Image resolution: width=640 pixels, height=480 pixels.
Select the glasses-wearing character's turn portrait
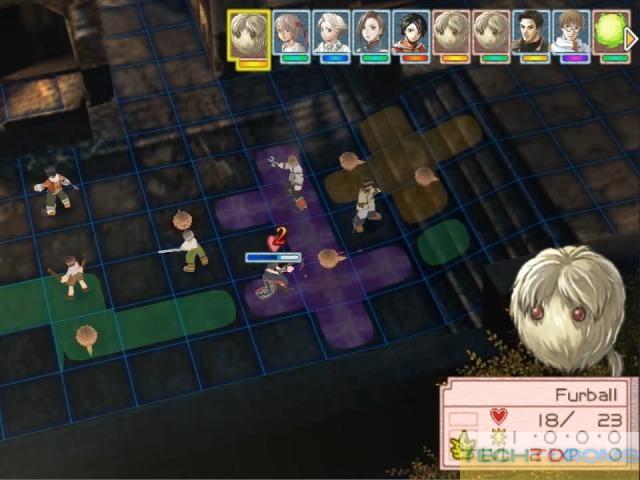(570, 34)
